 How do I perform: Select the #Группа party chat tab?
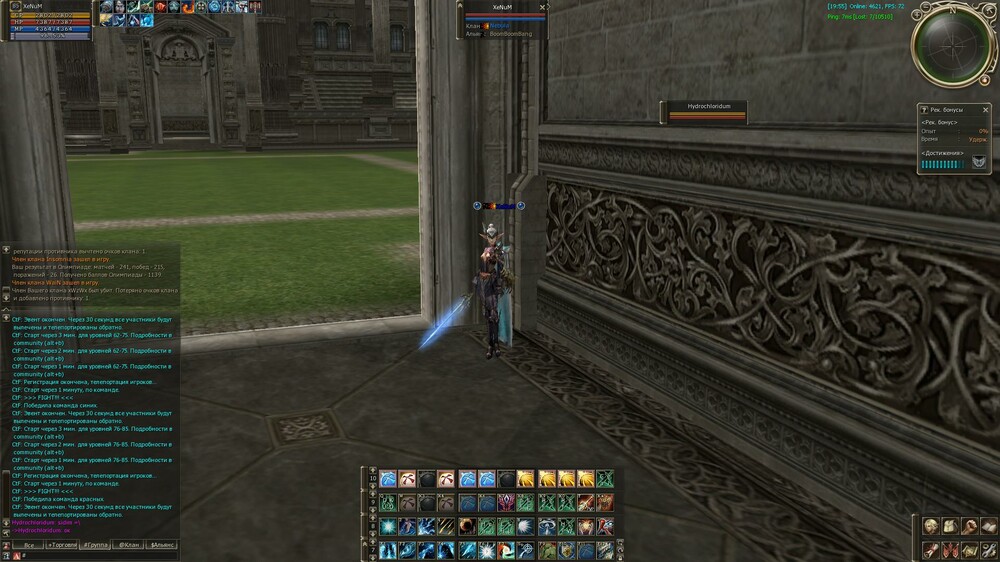point(96,545)
